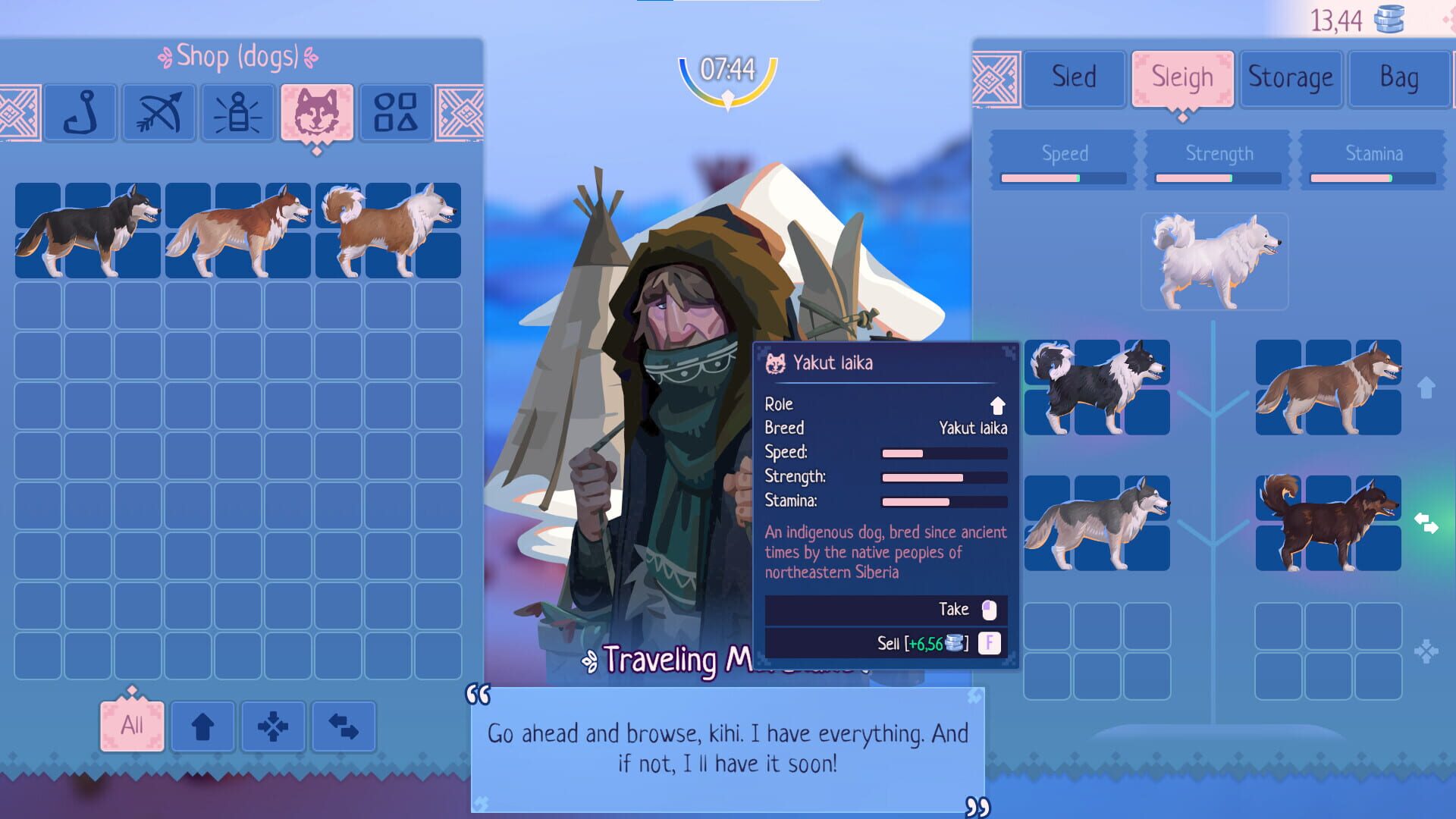
Task: Click the upward arrow role filter button
Action: 202,726
